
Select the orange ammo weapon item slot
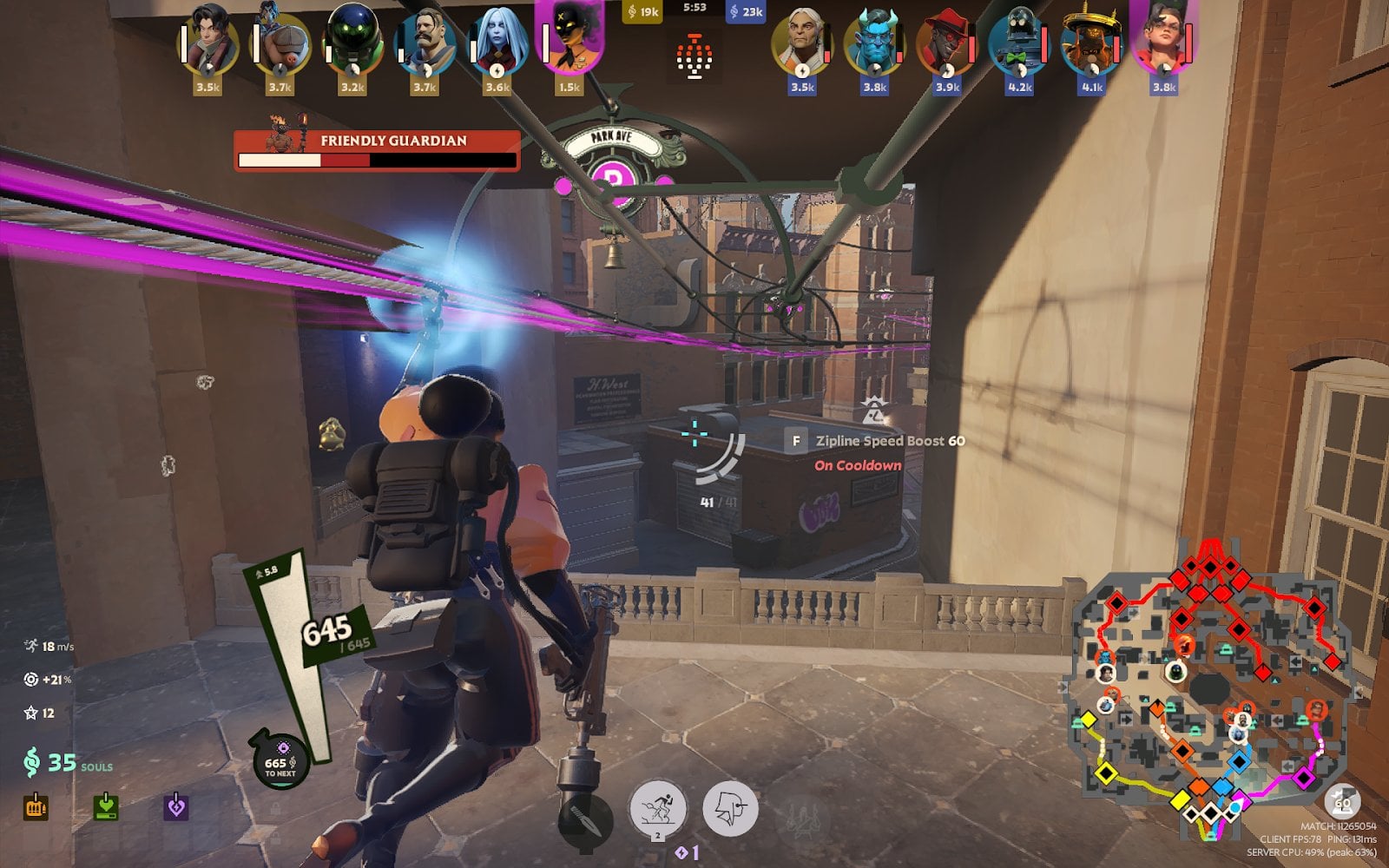[x=36, y=807]
